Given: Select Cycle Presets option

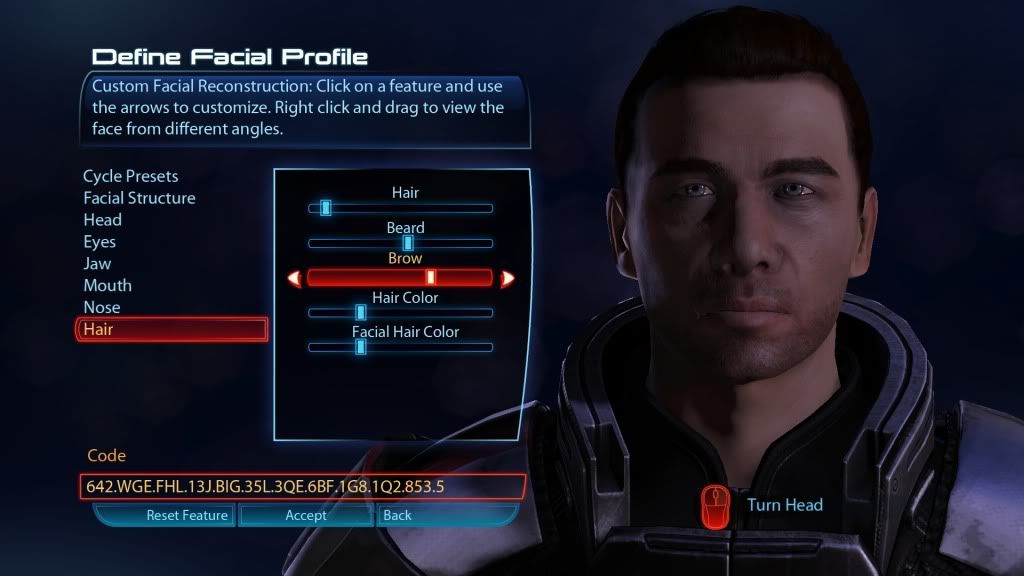Looking at the screenshot, I should point(130,176).
